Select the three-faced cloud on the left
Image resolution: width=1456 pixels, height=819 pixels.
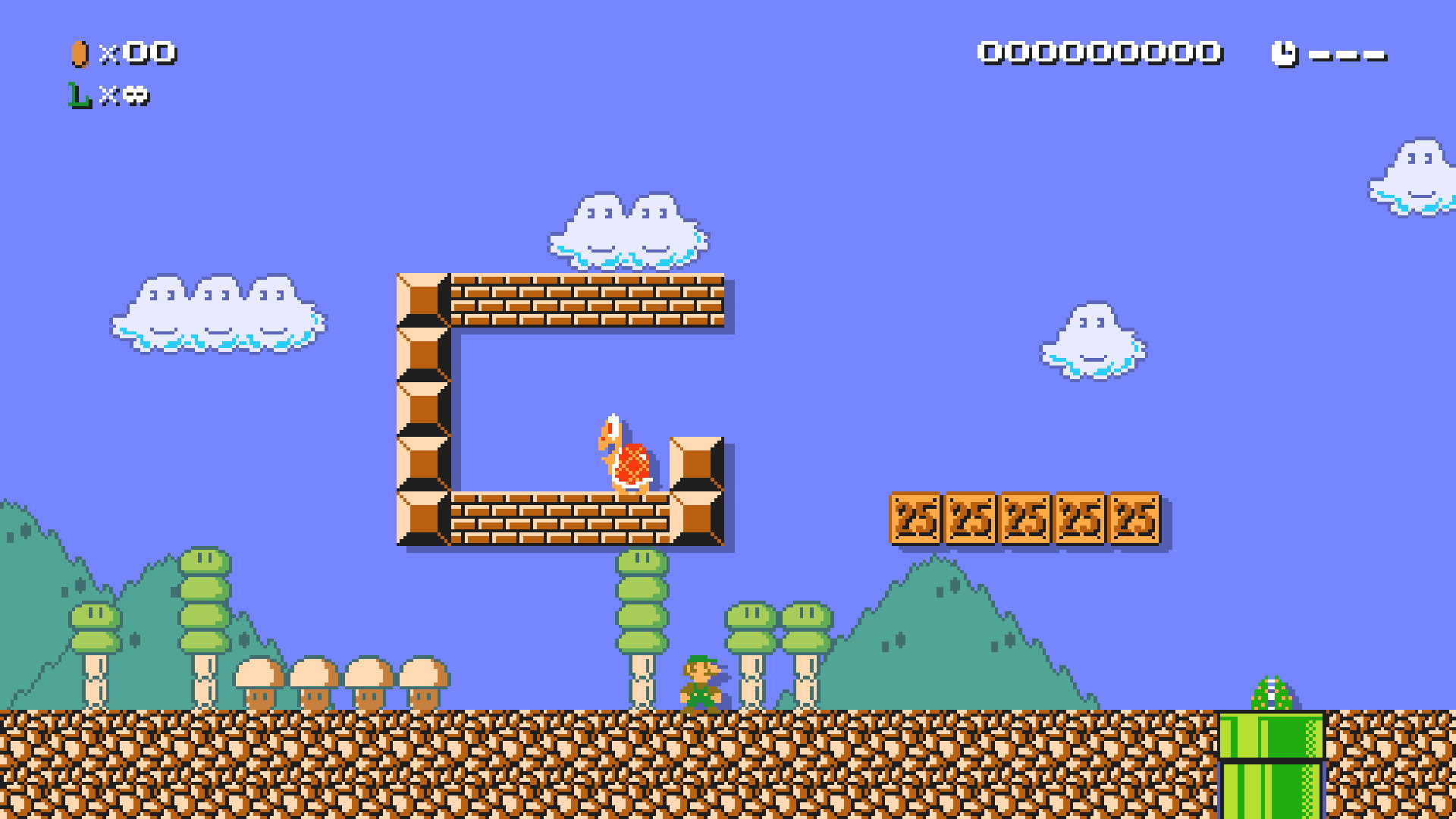pyautogui.click(x=216, y=318)
